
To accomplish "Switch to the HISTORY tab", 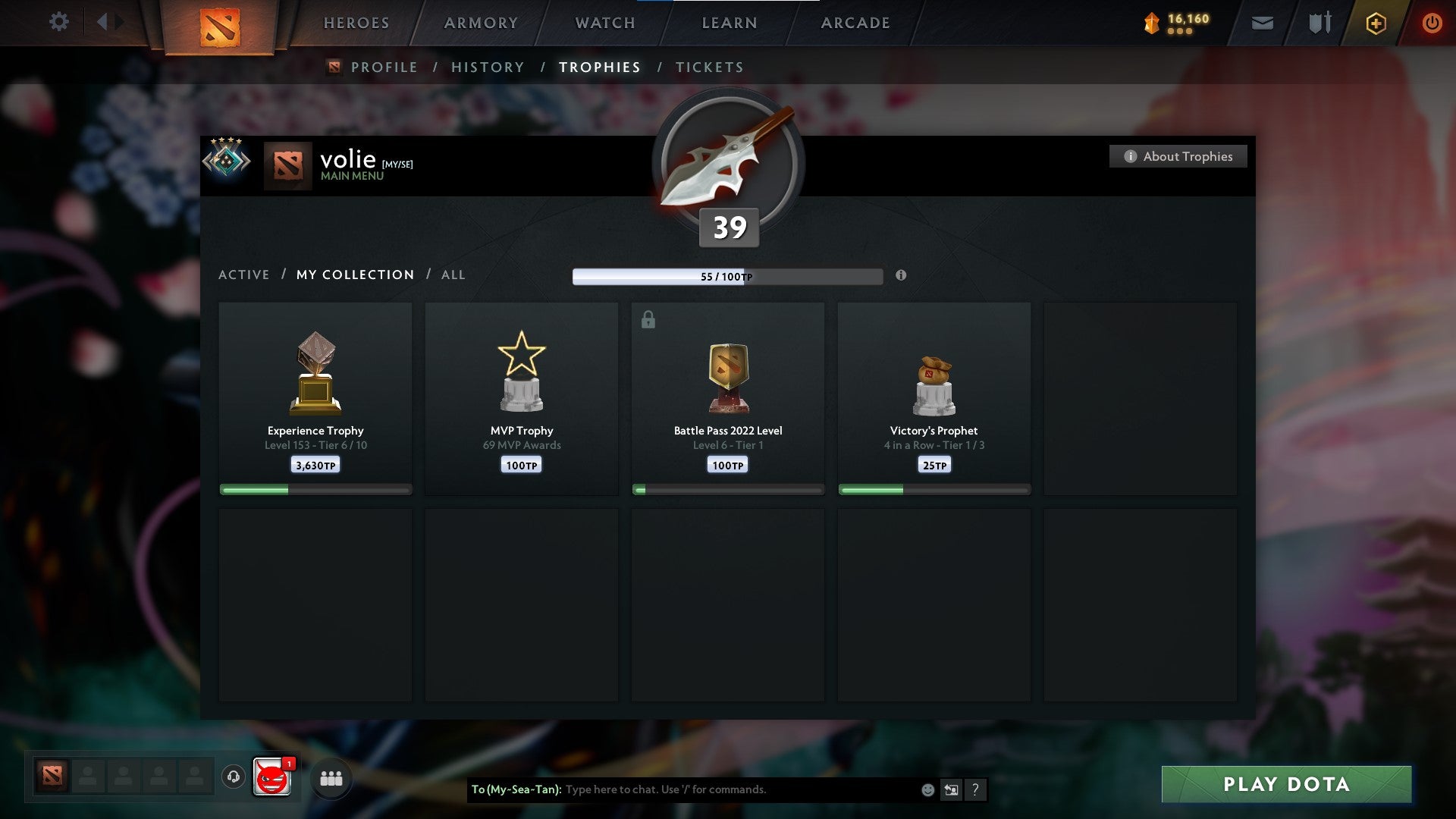I will coord(487,67).
